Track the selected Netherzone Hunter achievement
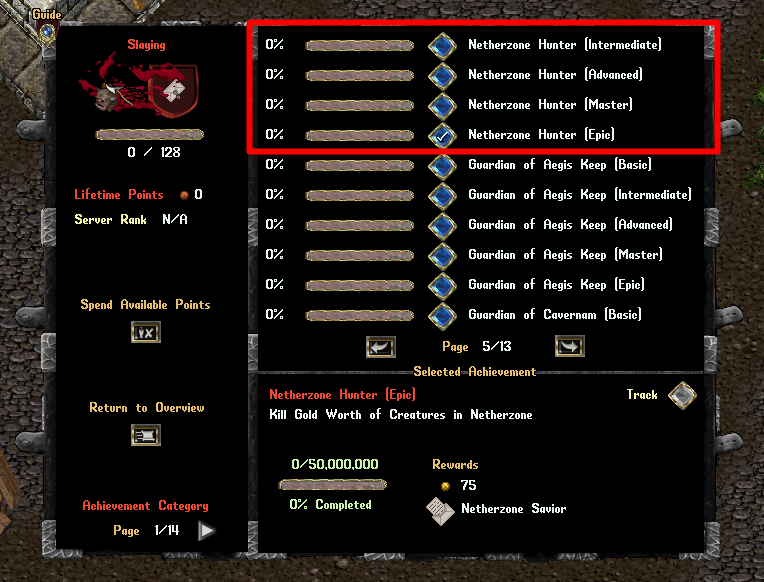 pyautogui.click(x=682, y=395)
